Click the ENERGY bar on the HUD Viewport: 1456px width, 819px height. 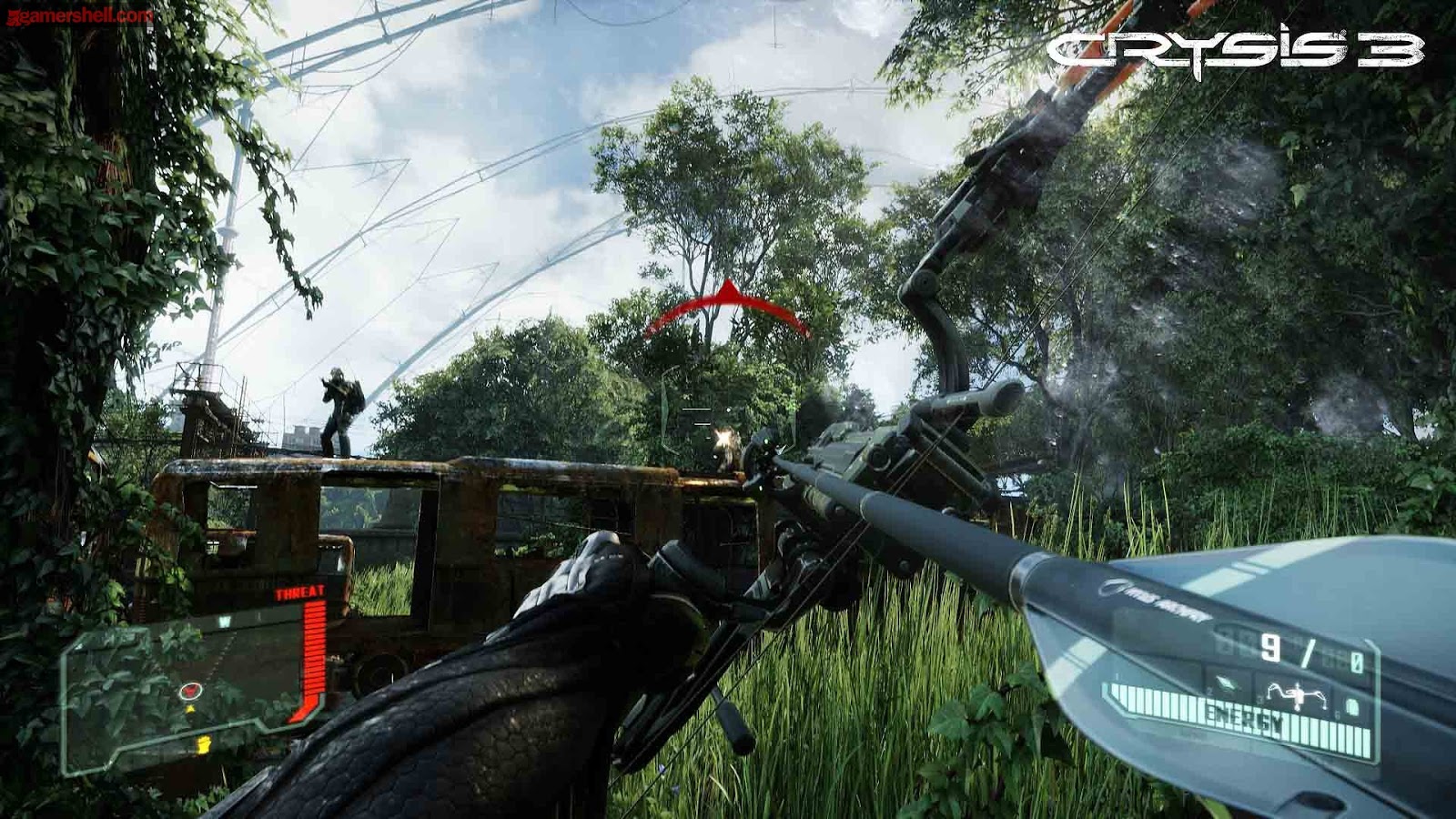pos(1247,715)
